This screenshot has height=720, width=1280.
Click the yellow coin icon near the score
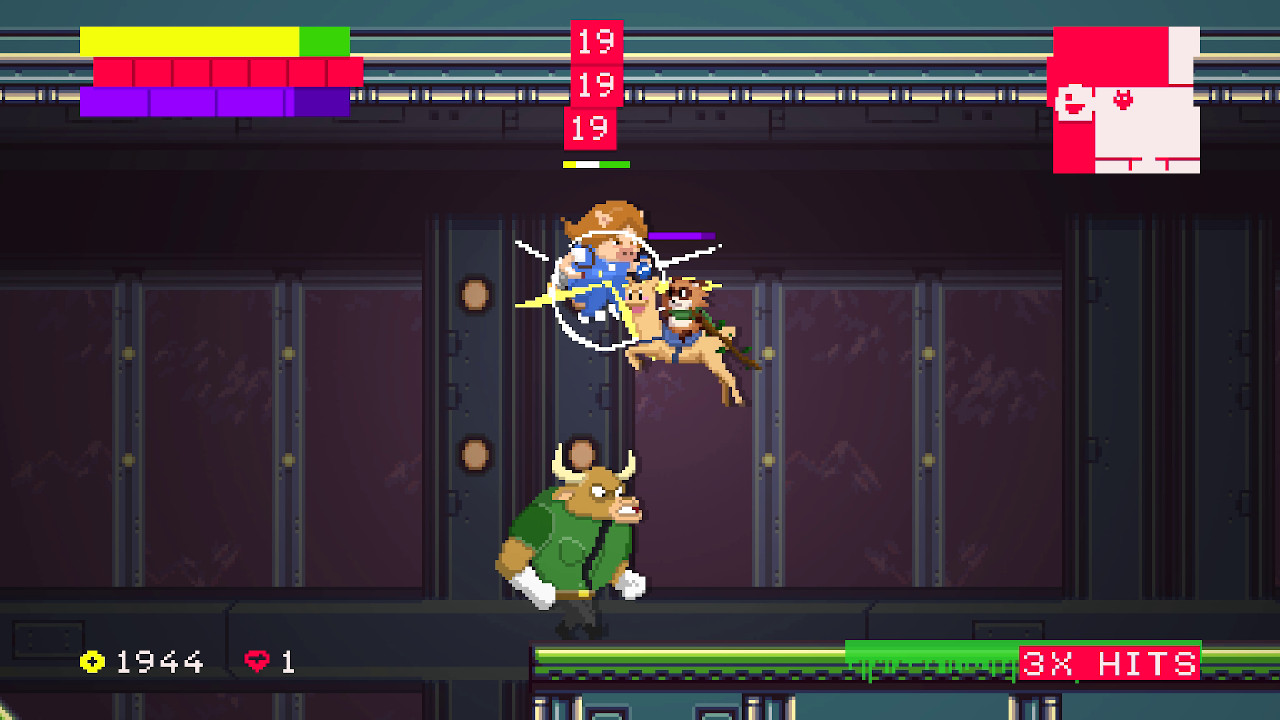coord(91,661)
